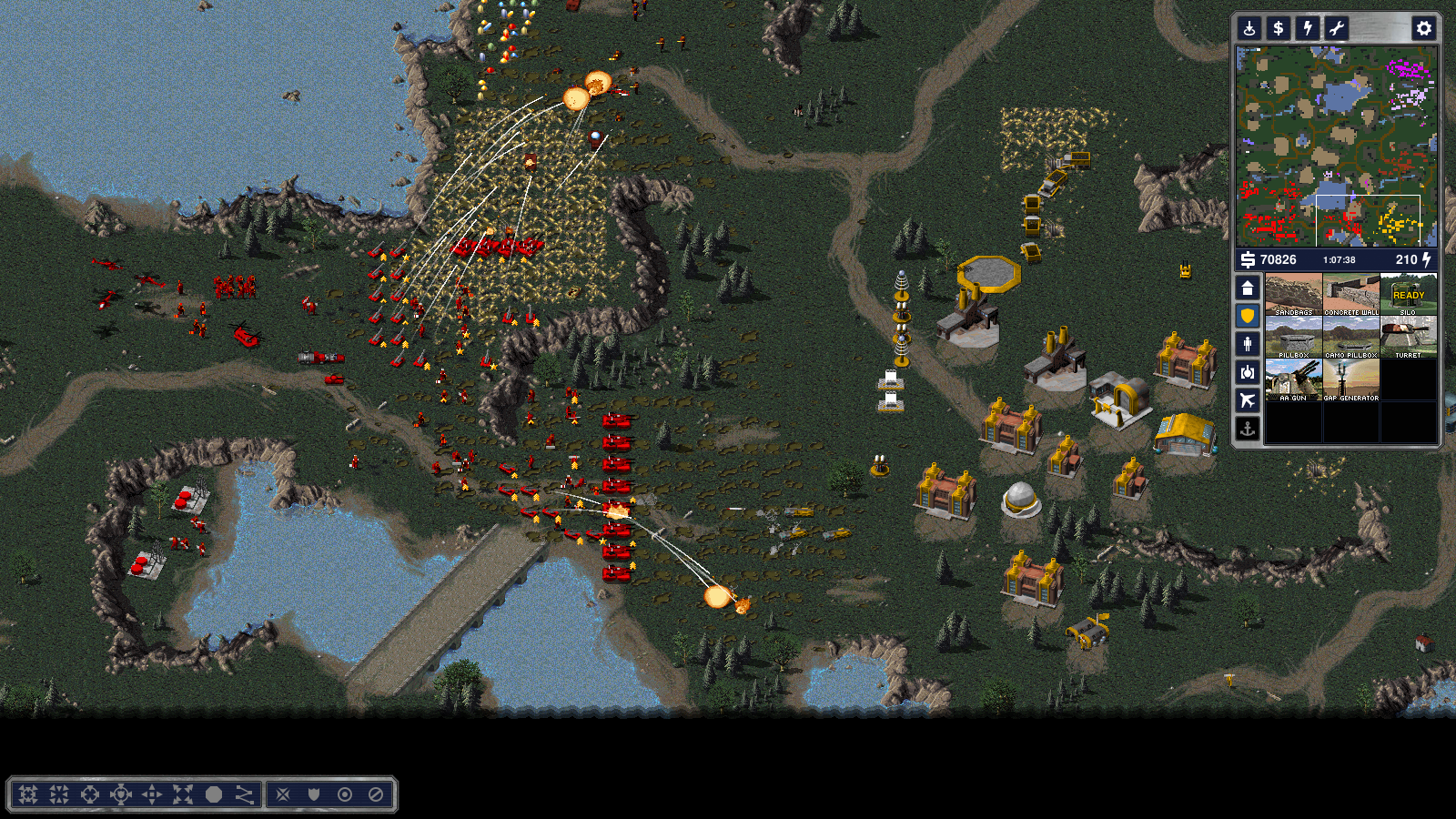Click the octagon Stop command button
This screenshot has width=1456, height=819.
pos(214,794)
